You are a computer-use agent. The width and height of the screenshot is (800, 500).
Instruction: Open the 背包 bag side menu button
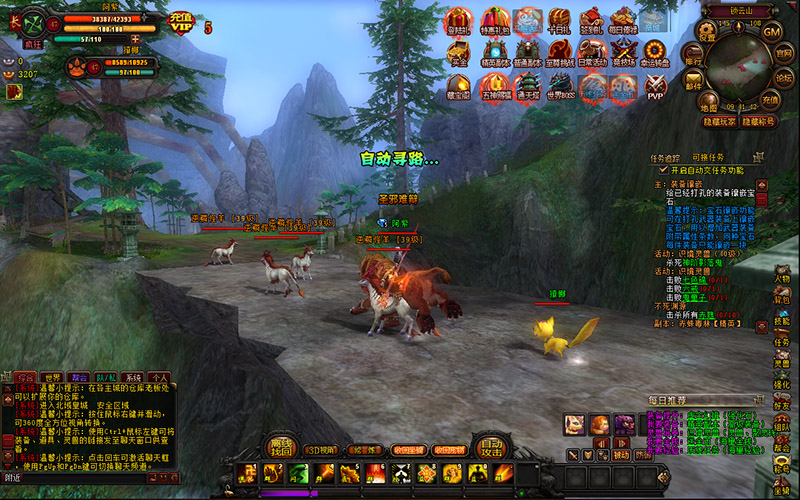pos(781,296)
